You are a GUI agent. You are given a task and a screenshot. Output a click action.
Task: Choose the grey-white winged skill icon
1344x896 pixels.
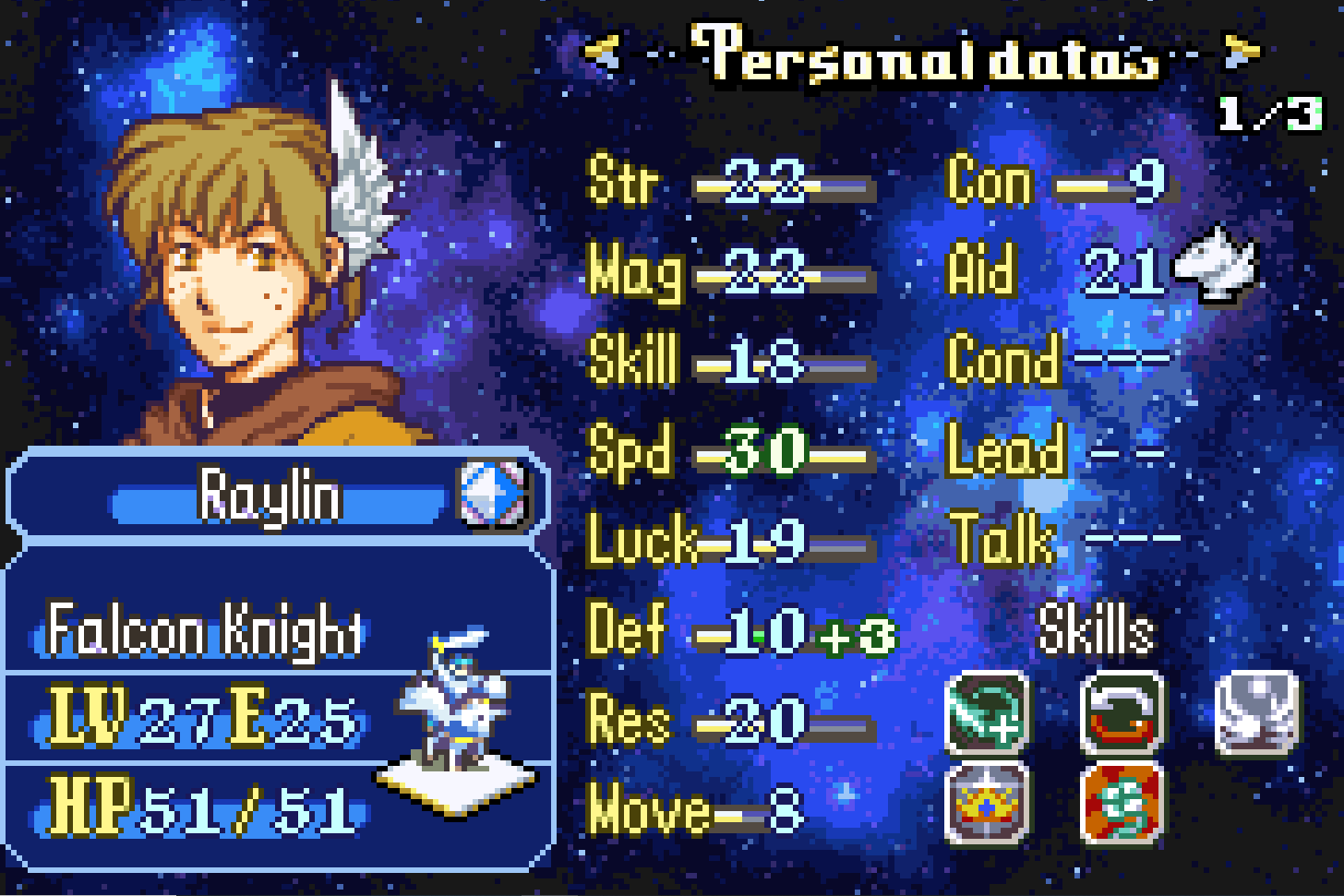coord(1256,714)
